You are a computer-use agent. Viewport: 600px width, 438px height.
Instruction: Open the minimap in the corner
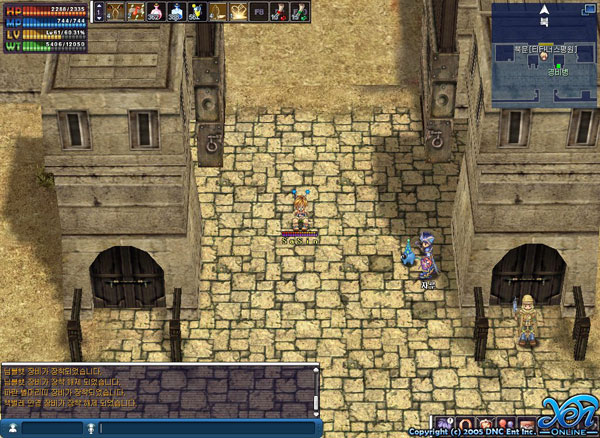coord(544,53)
